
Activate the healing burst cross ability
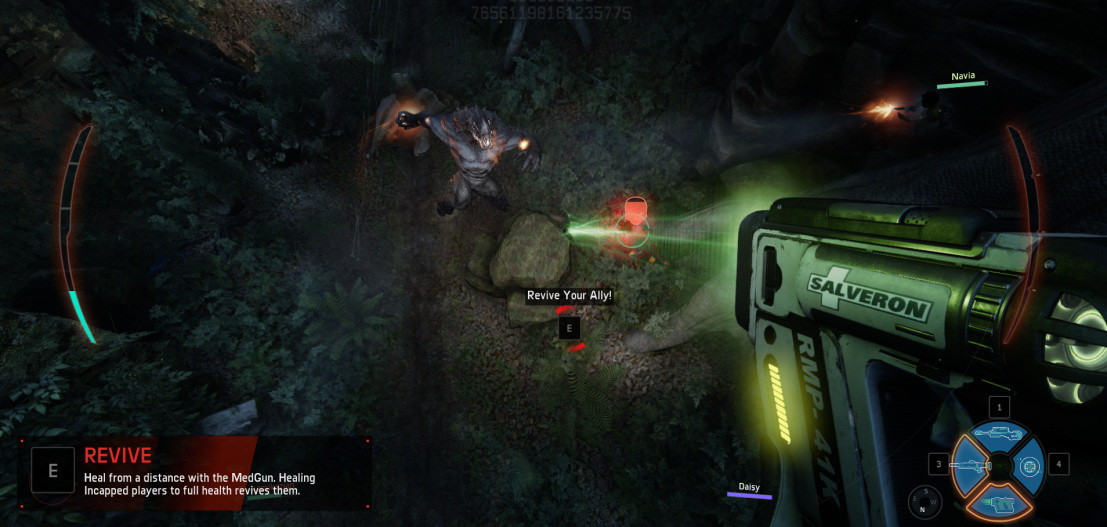(1028, 465)
